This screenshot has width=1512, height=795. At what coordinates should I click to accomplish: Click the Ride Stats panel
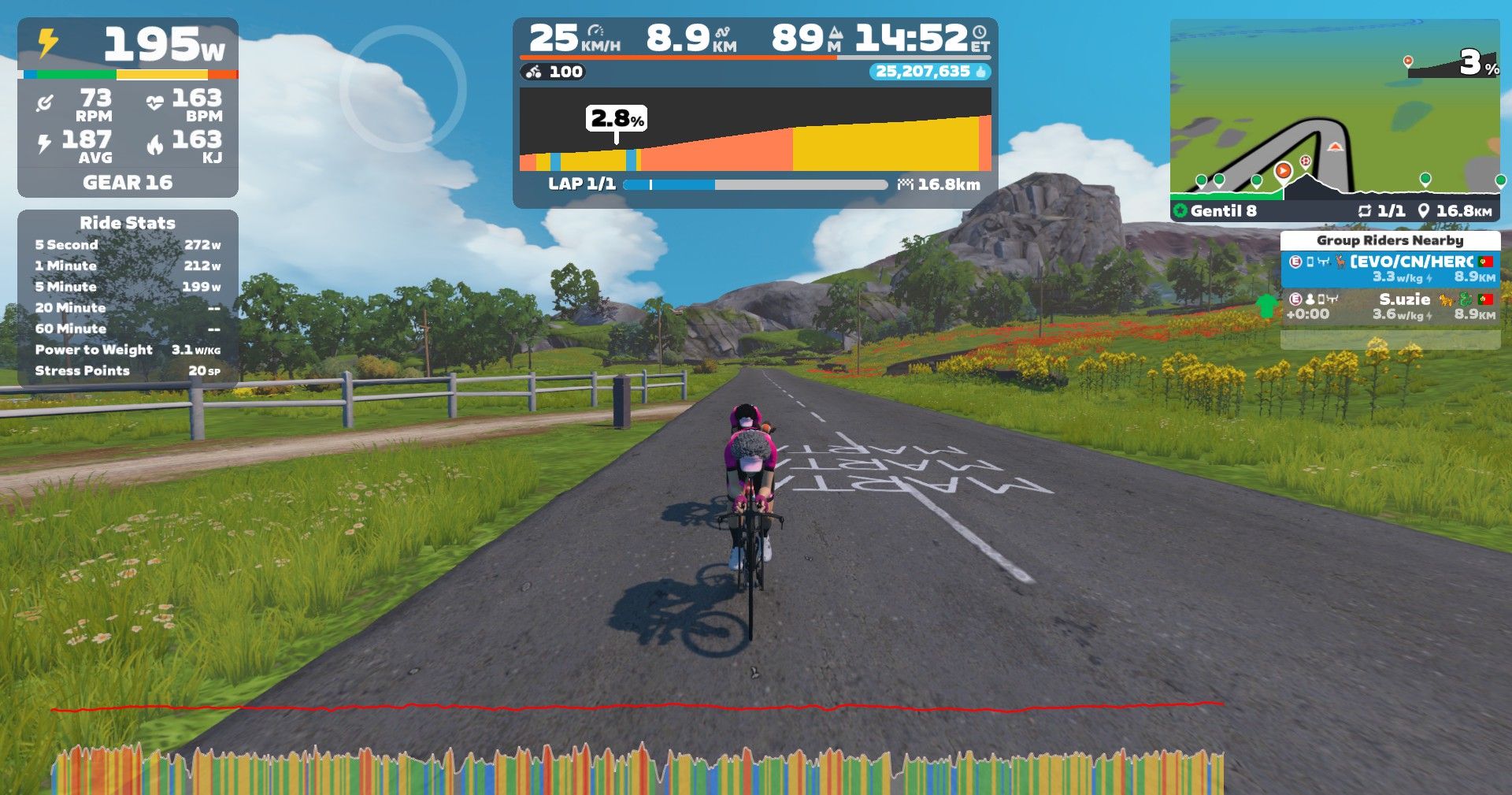128,297
